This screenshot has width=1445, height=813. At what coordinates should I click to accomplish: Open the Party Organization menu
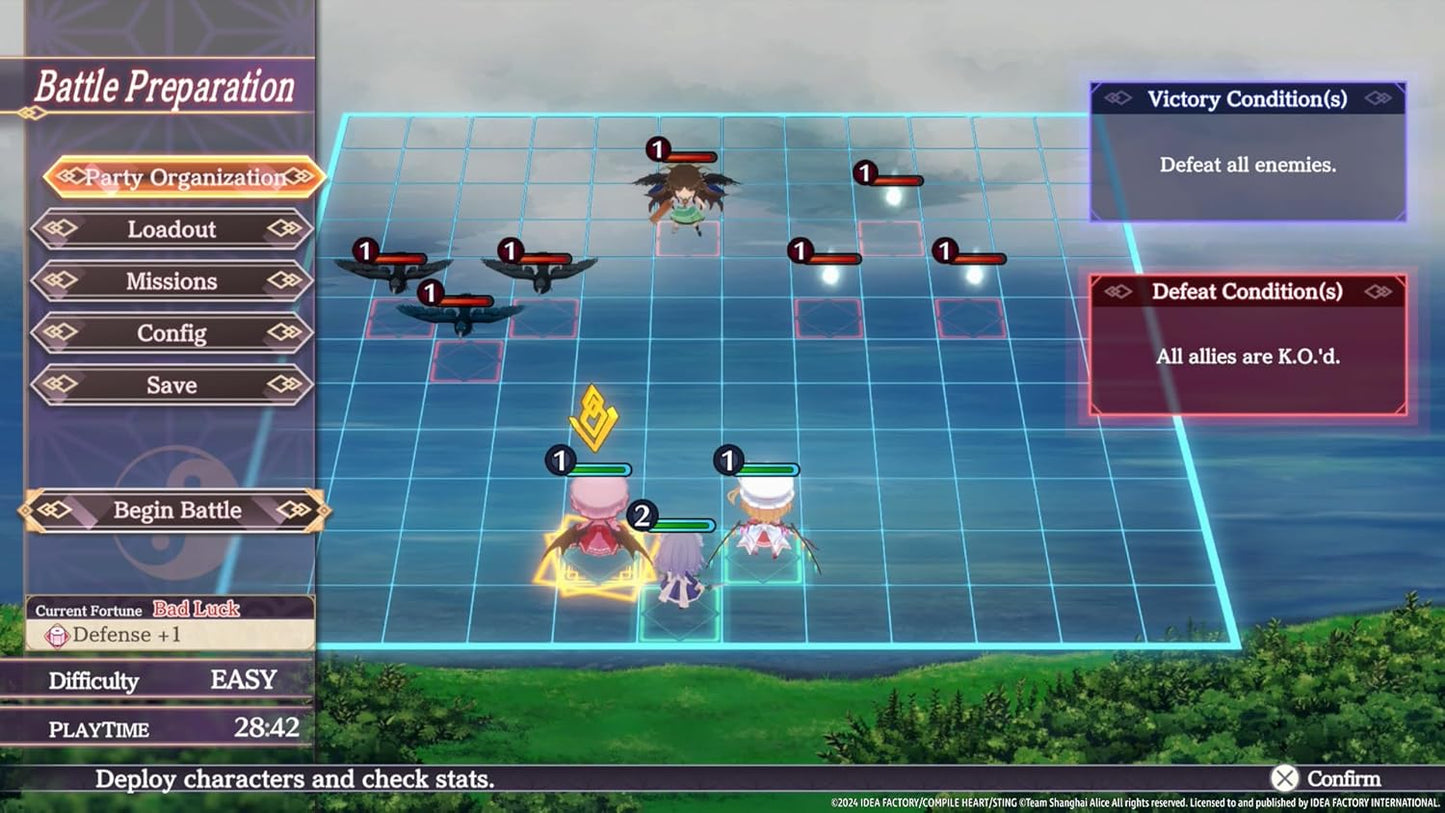pos(185,177)
